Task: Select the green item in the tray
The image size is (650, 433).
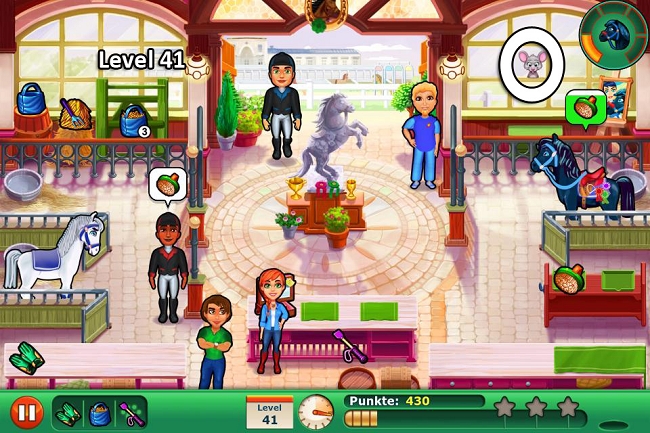Action: 70,411
